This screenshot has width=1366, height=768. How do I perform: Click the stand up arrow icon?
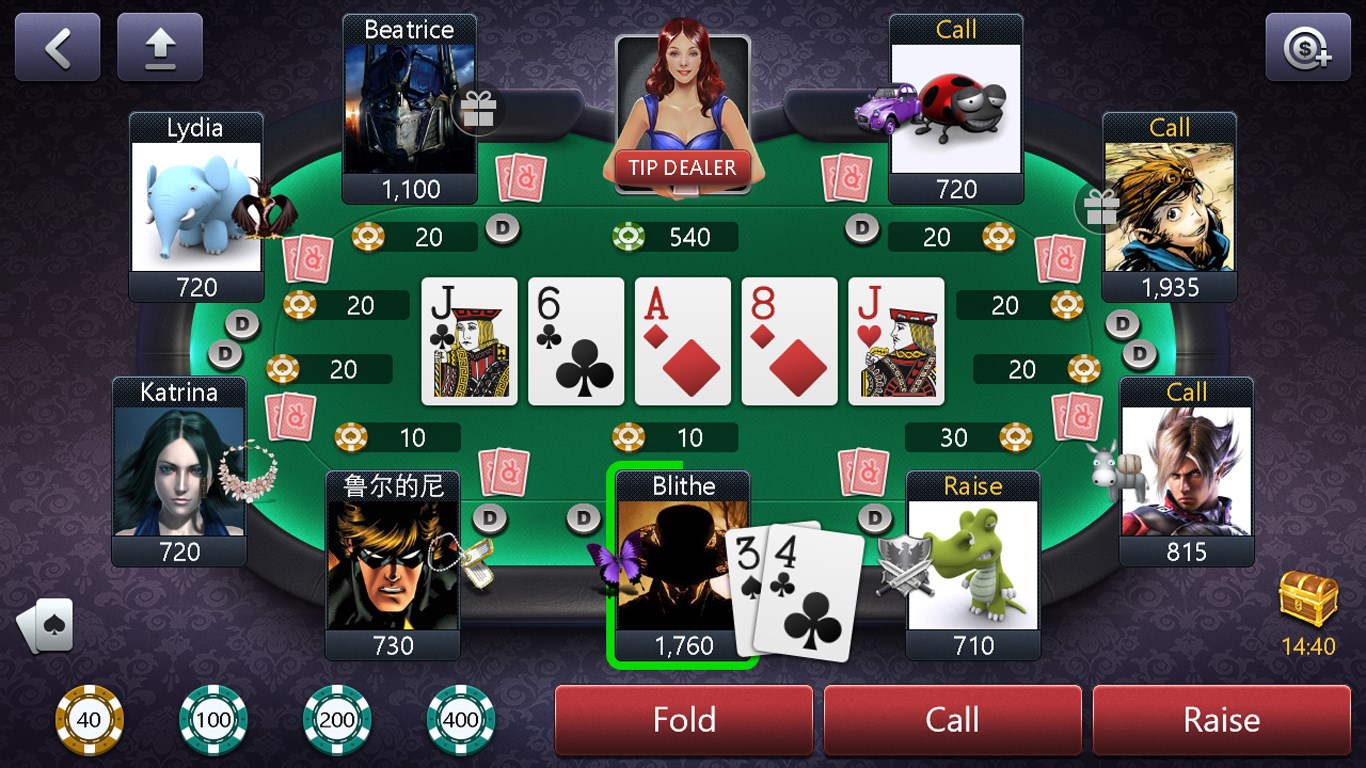click(x=160, y=45)
